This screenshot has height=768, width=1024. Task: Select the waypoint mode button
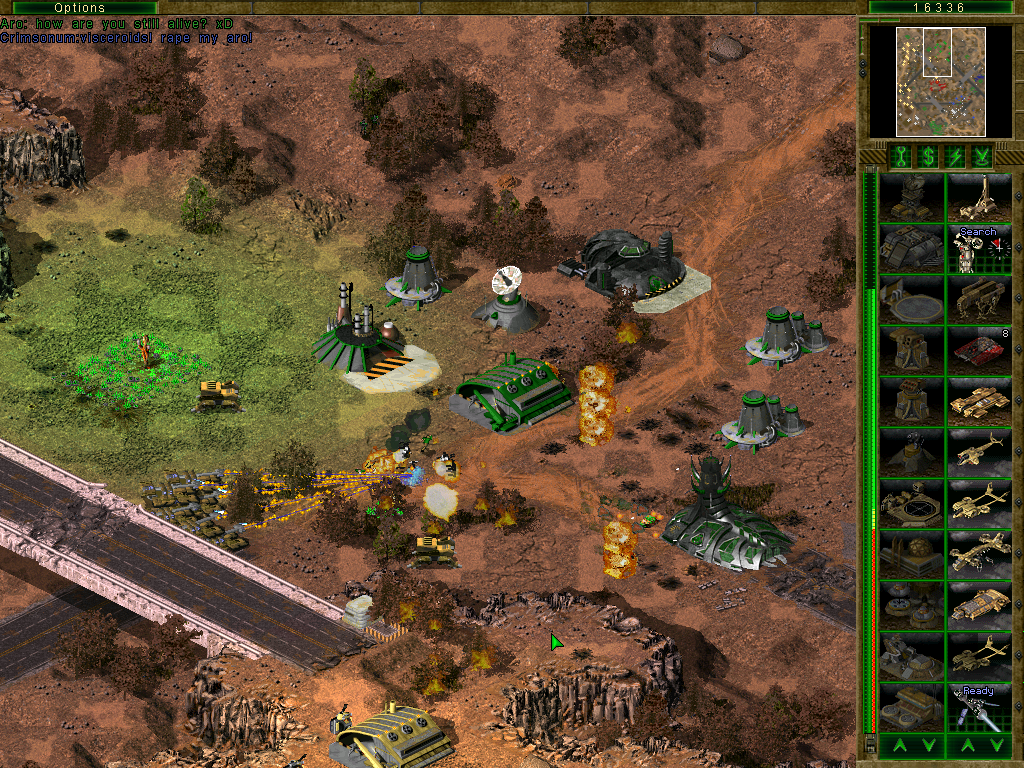(x=983, y=155)
